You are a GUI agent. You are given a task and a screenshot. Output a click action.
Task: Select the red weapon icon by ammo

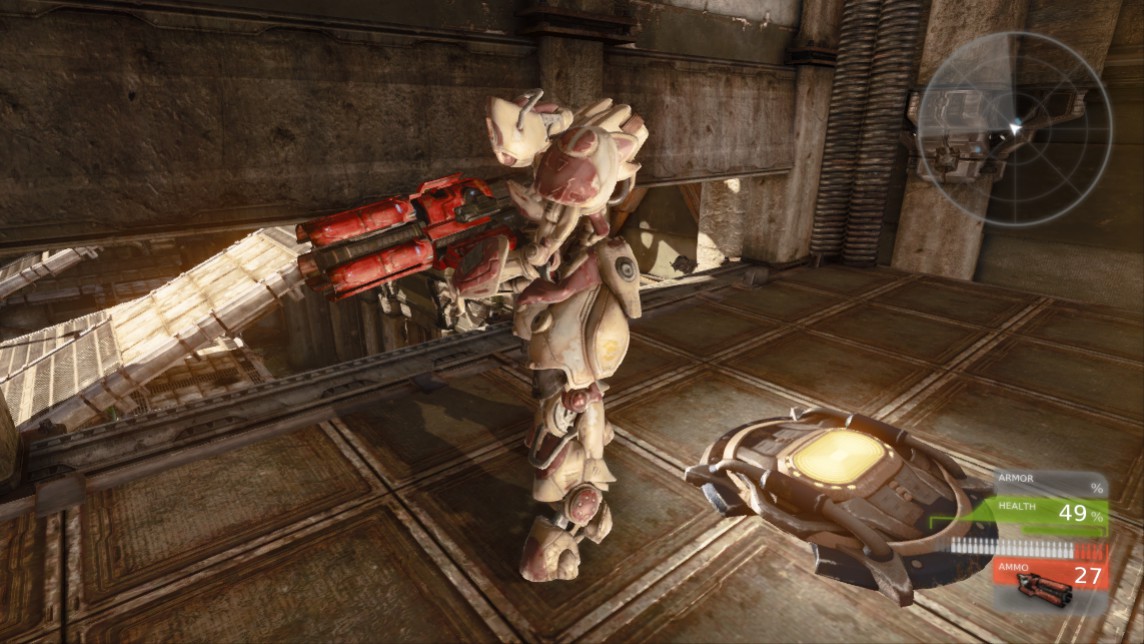pos(1040,592)
